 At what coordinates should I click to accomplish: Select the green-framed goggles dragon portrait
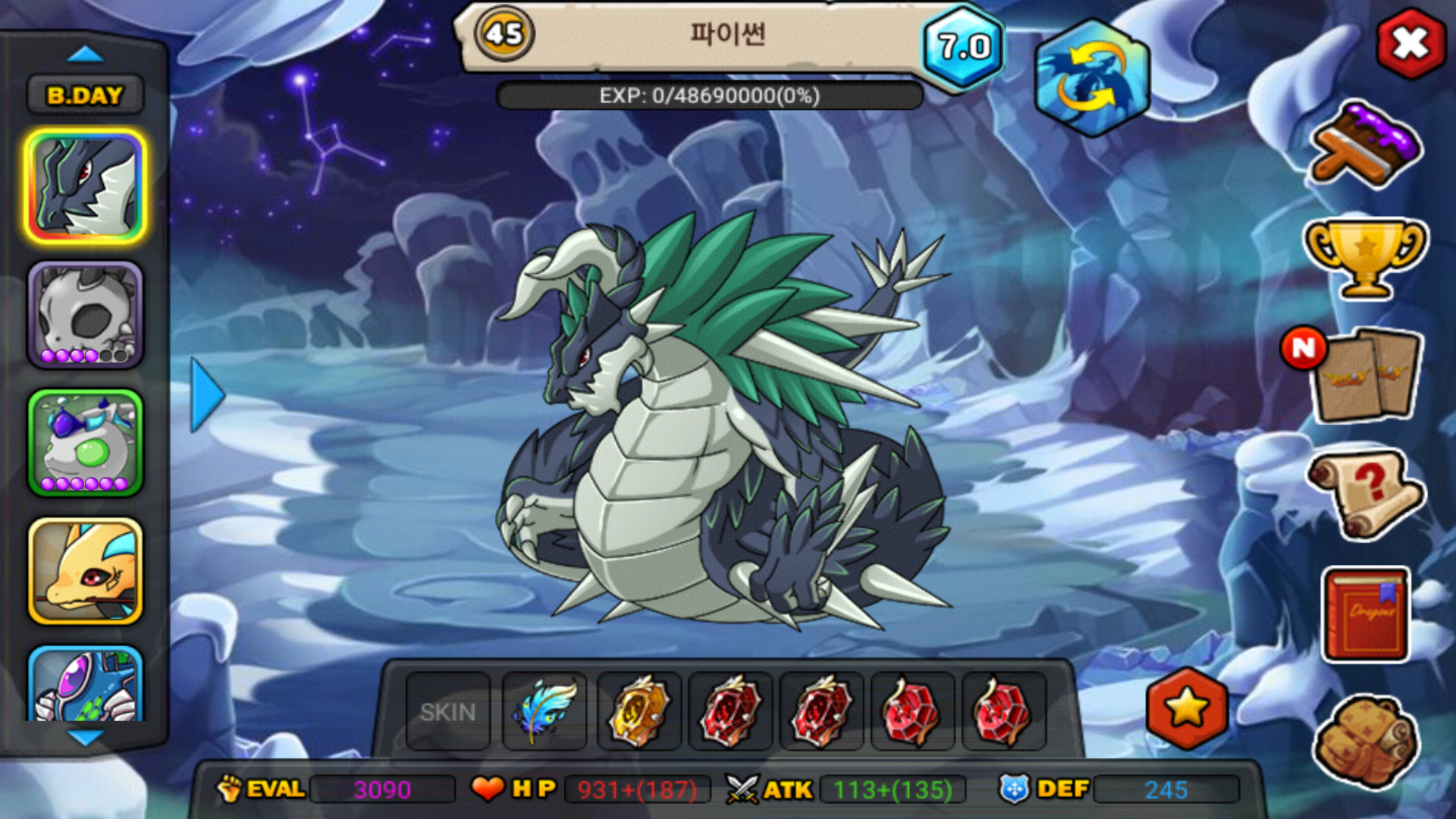(85, 444)
